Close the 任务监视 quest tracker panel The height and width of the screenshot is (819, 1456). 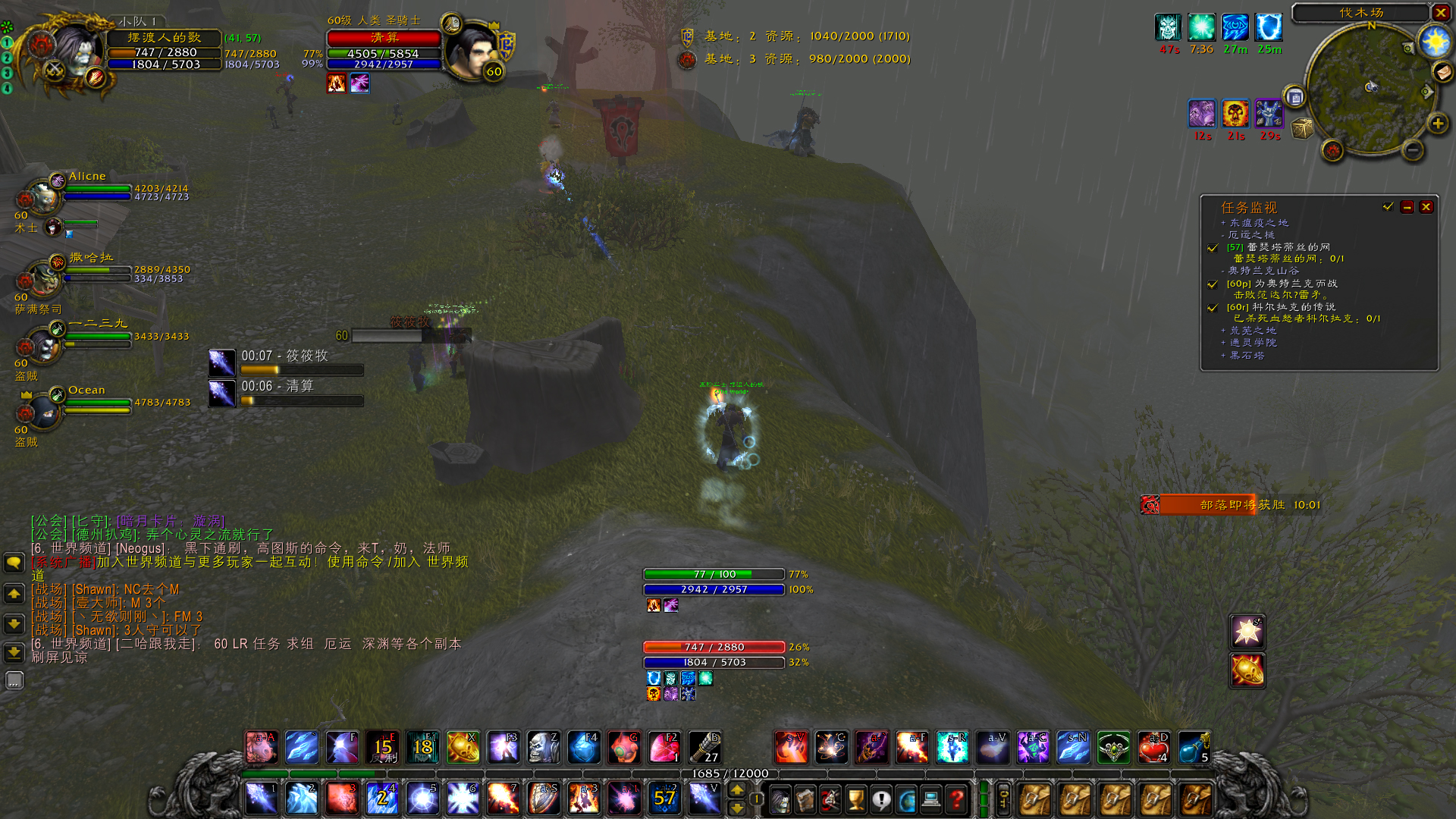tap(1426, 207)
